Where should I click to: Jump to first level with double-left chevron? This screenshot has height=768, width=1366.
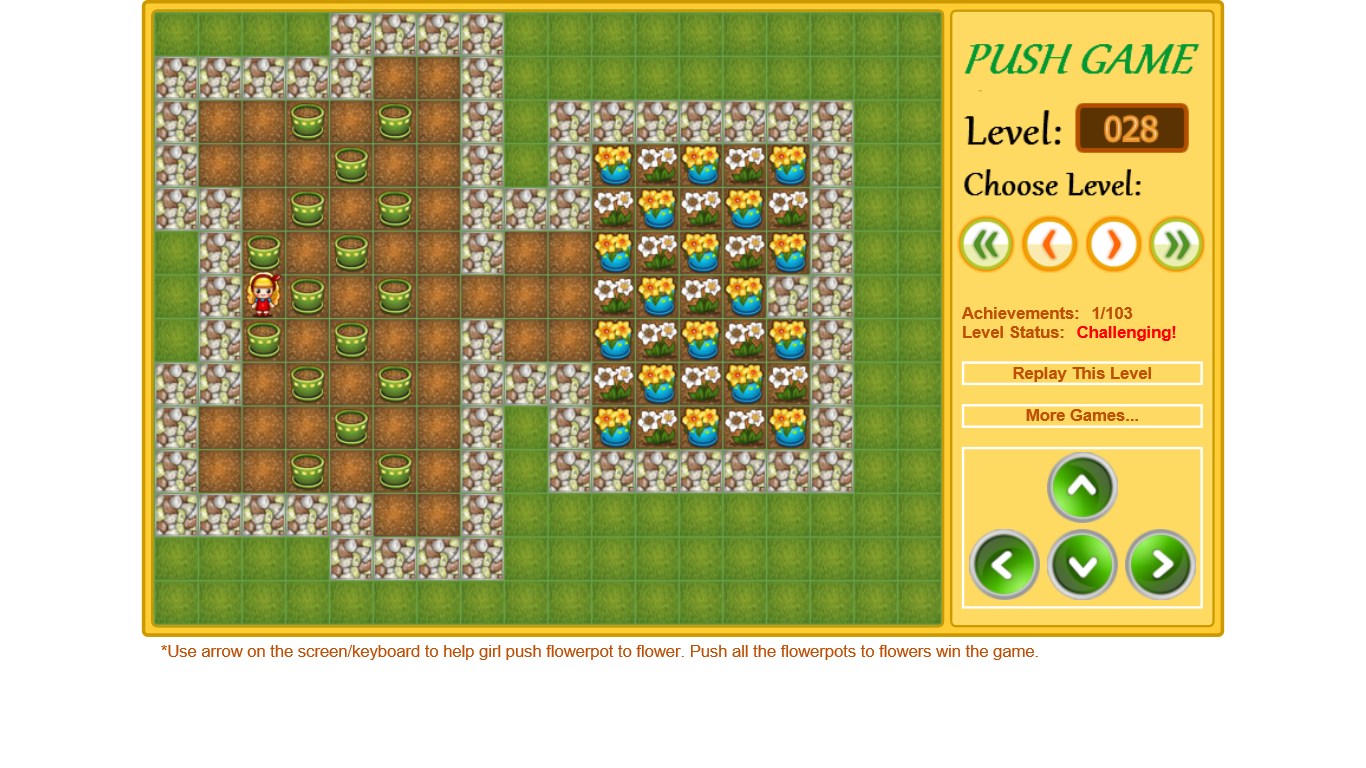(x=986, y=244)
